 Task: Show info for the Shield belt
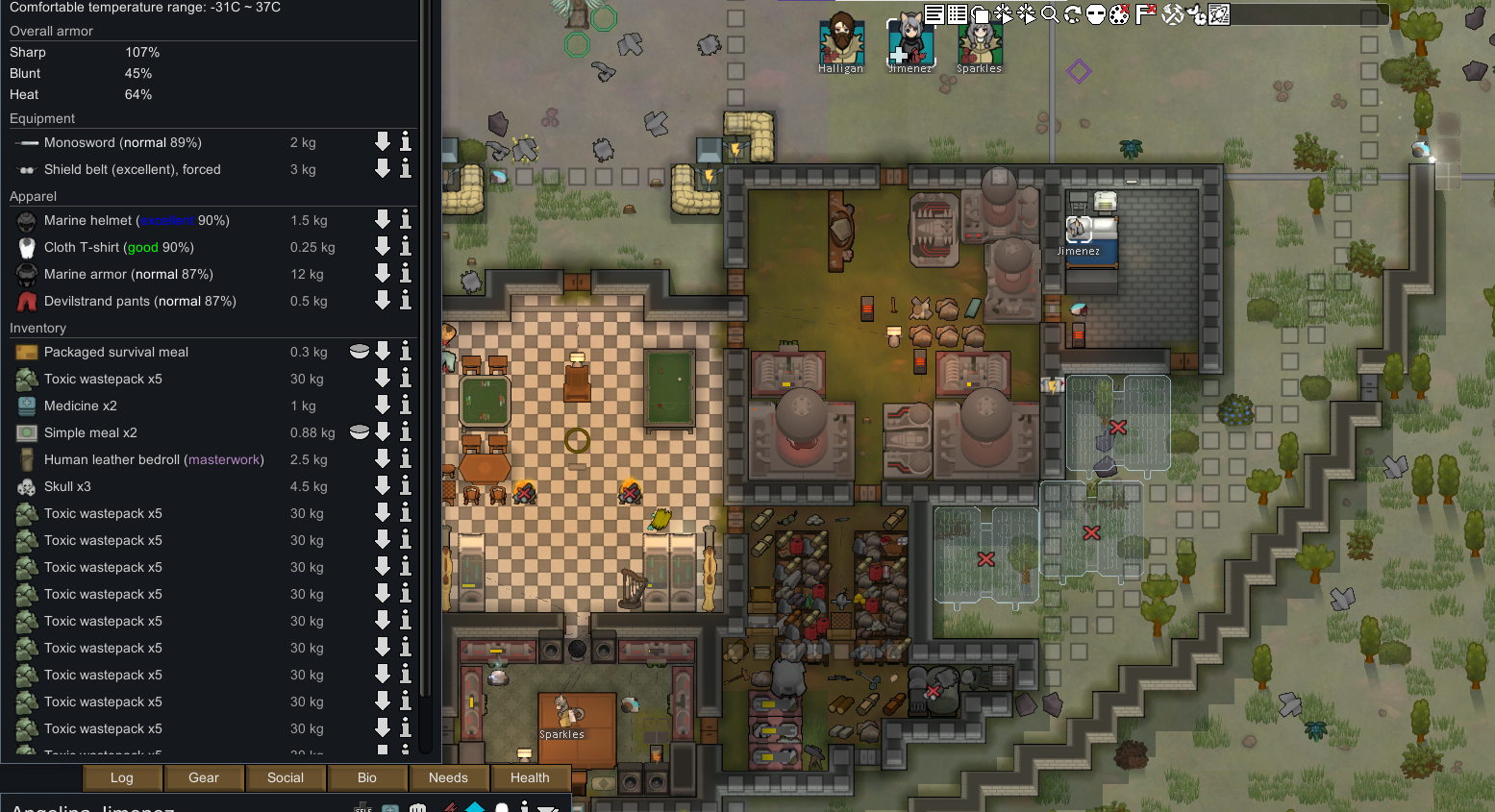406,169
